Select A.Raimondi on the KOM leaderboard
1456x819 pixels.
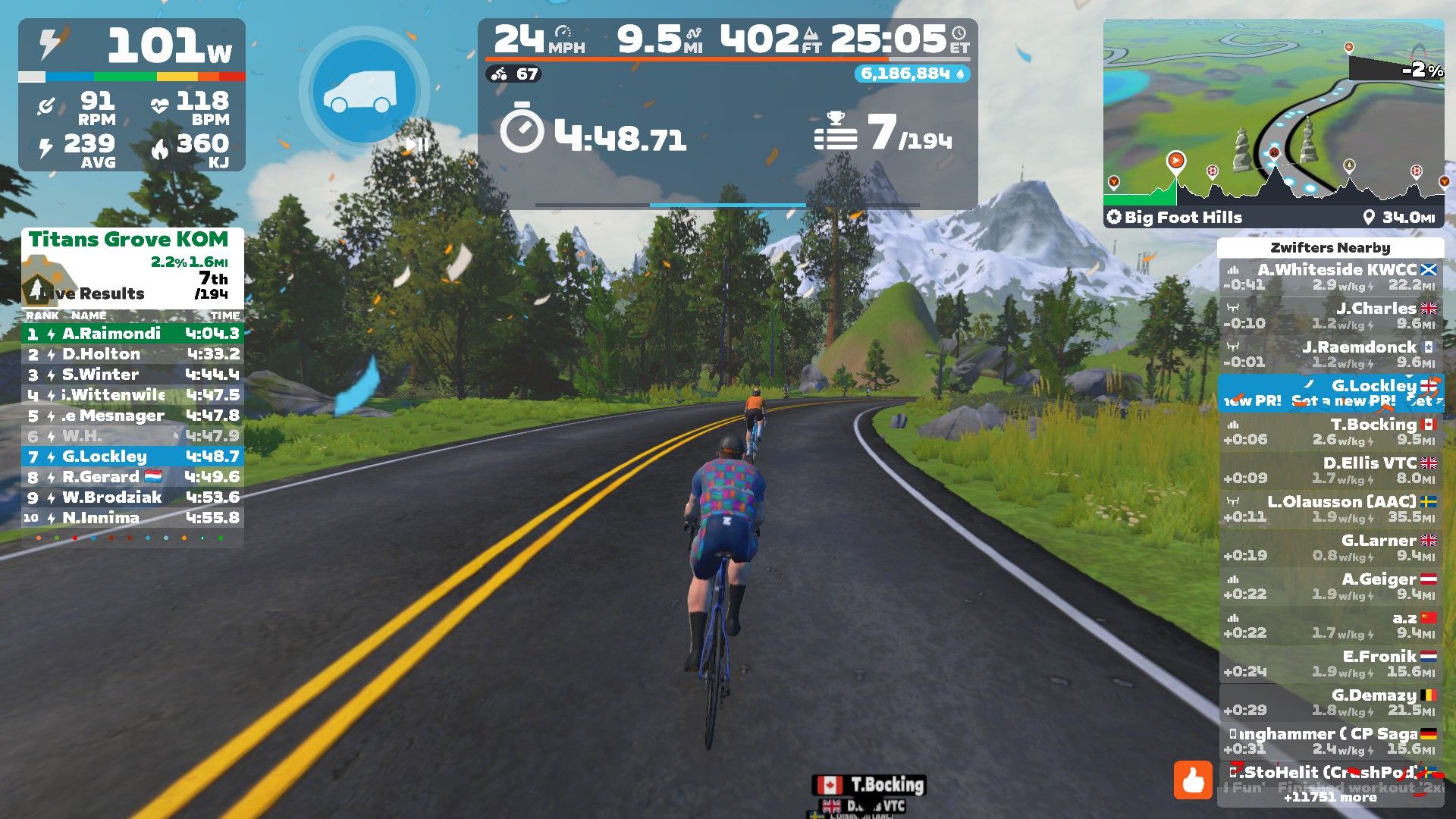click(133, 334)
